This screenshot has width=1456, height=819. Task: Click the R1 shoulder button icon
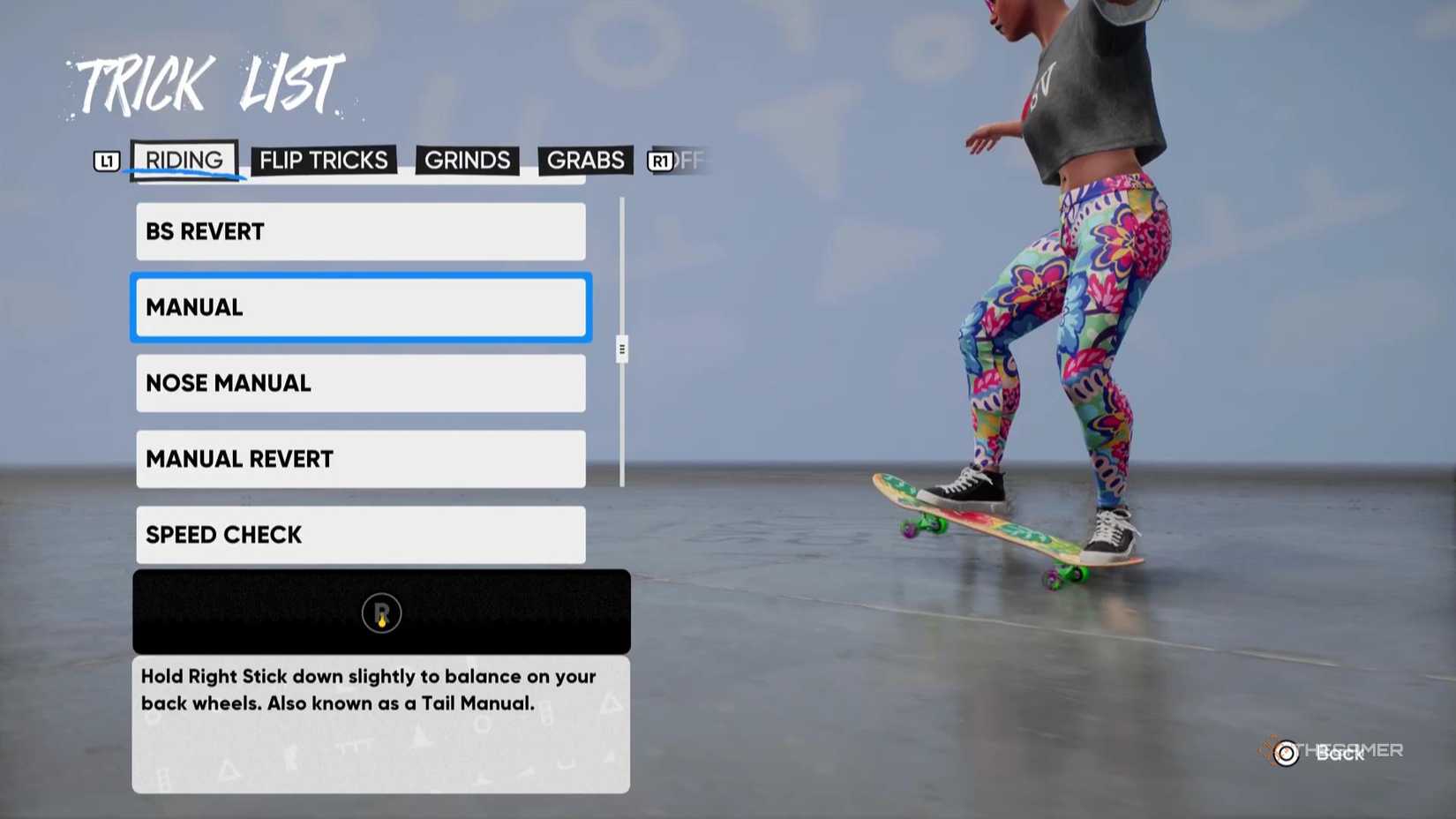pyautogui.click(x=660, y=161)
